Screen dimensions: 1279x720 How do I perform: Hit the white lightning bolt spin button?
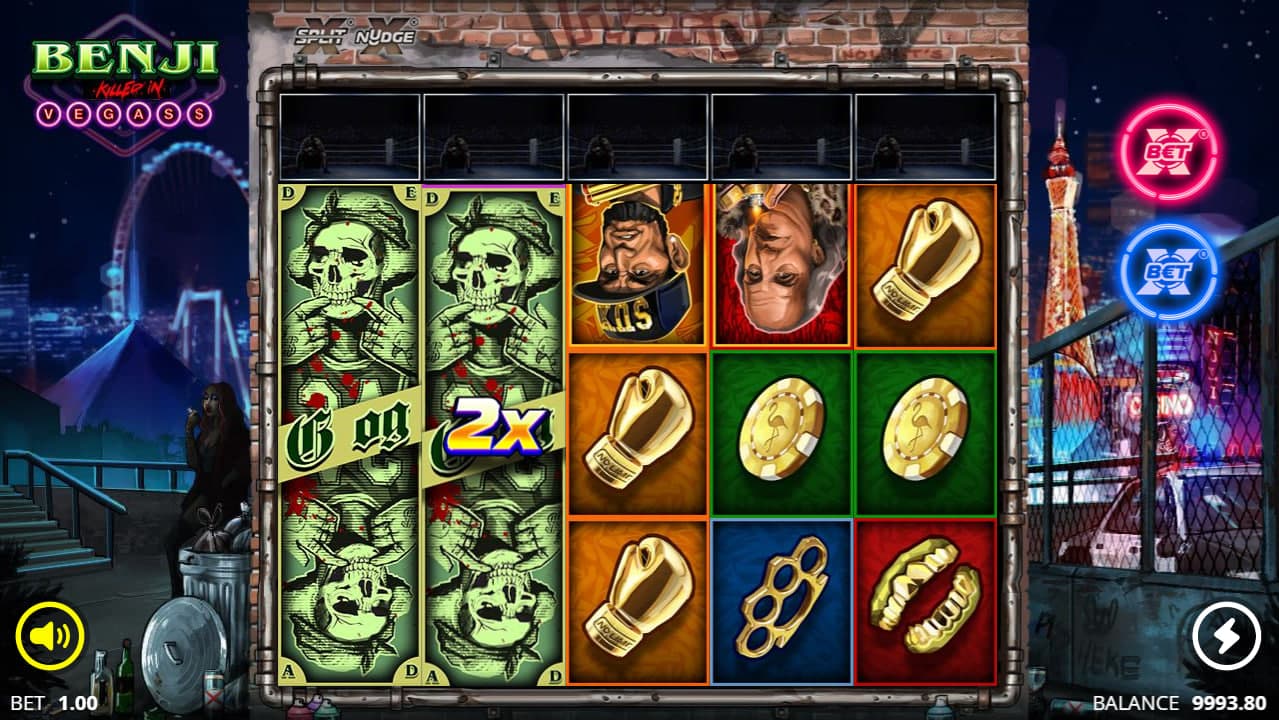point(1226,636)
